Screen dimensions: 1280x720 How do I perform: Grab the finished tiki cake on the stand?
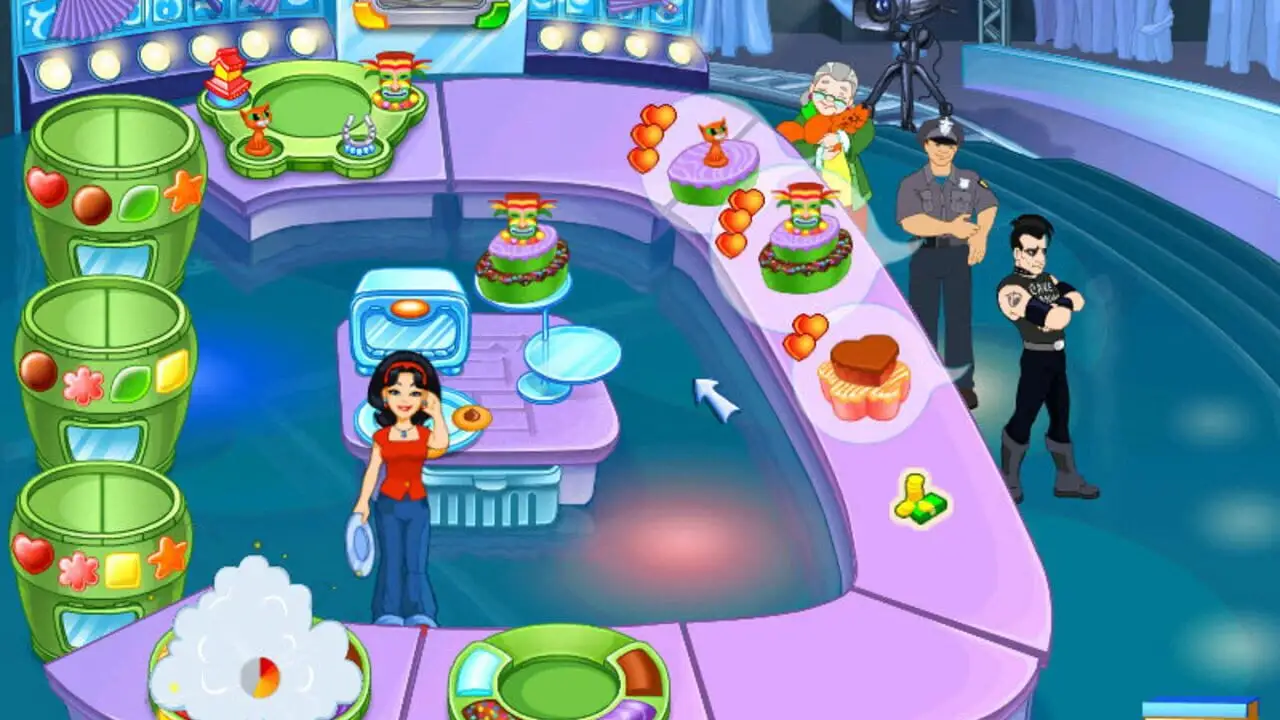[x=521, y=252]
